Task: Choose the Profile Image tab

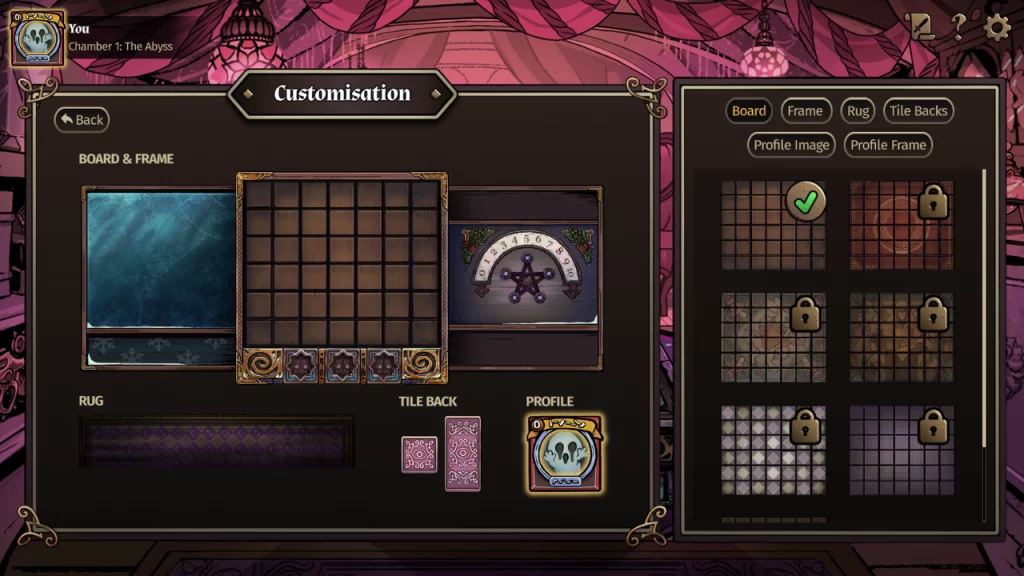Action: point(791,145)
